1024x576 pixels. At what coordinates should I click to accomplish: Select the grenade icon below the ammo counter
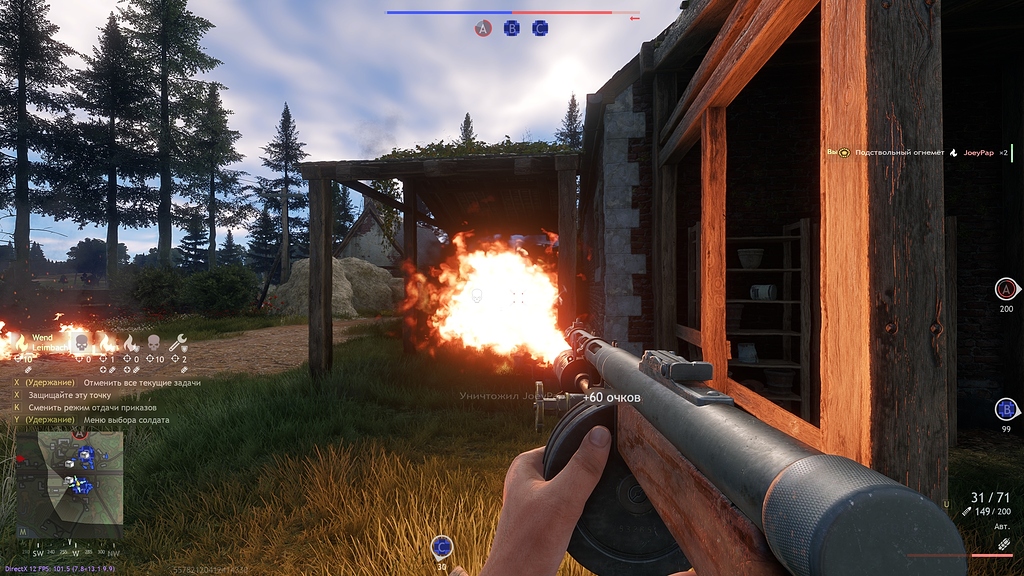tap(1004, 544)
